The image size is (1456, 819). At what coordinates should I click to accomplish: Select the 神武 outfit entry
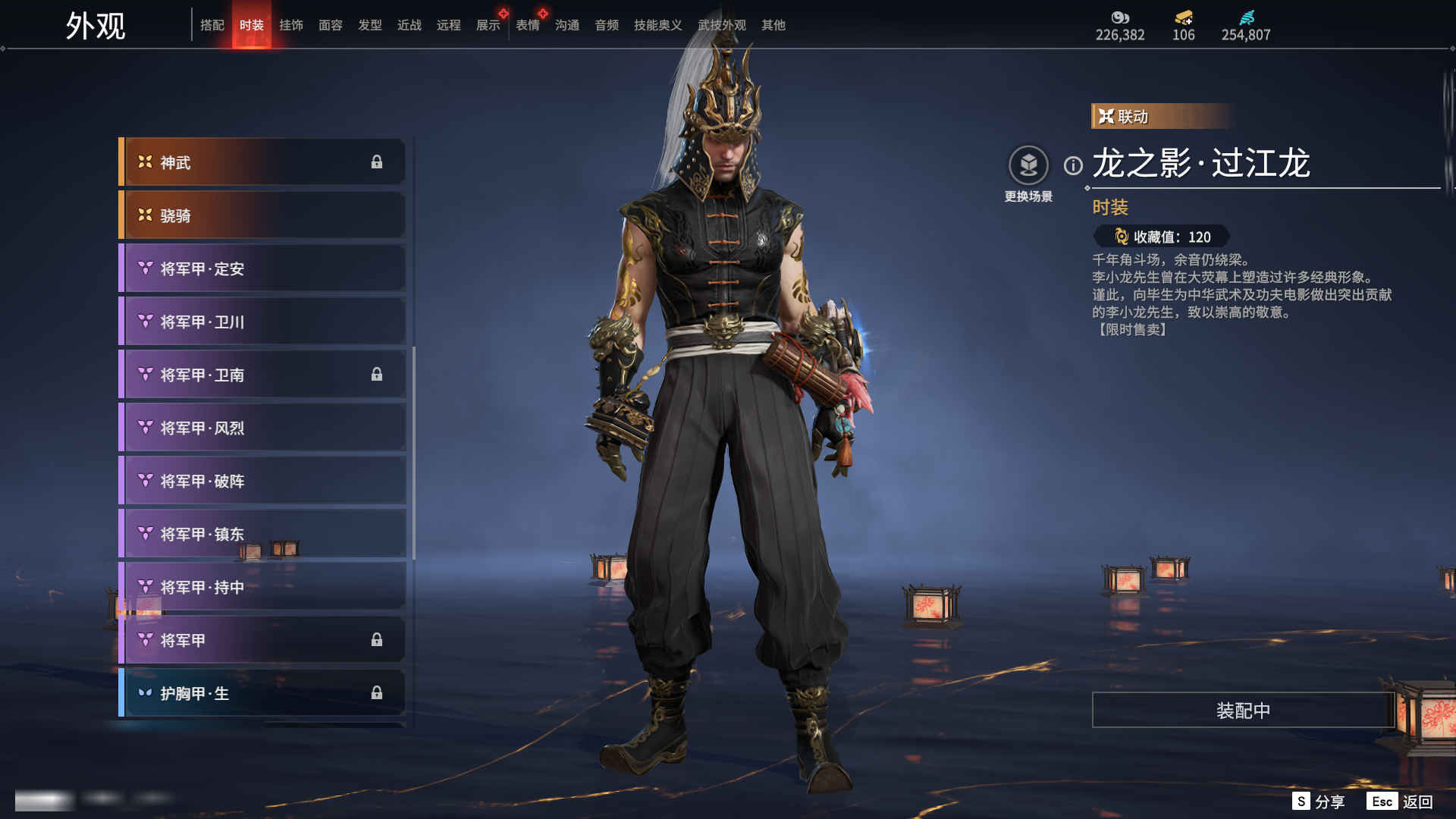(x=262, y=162)
